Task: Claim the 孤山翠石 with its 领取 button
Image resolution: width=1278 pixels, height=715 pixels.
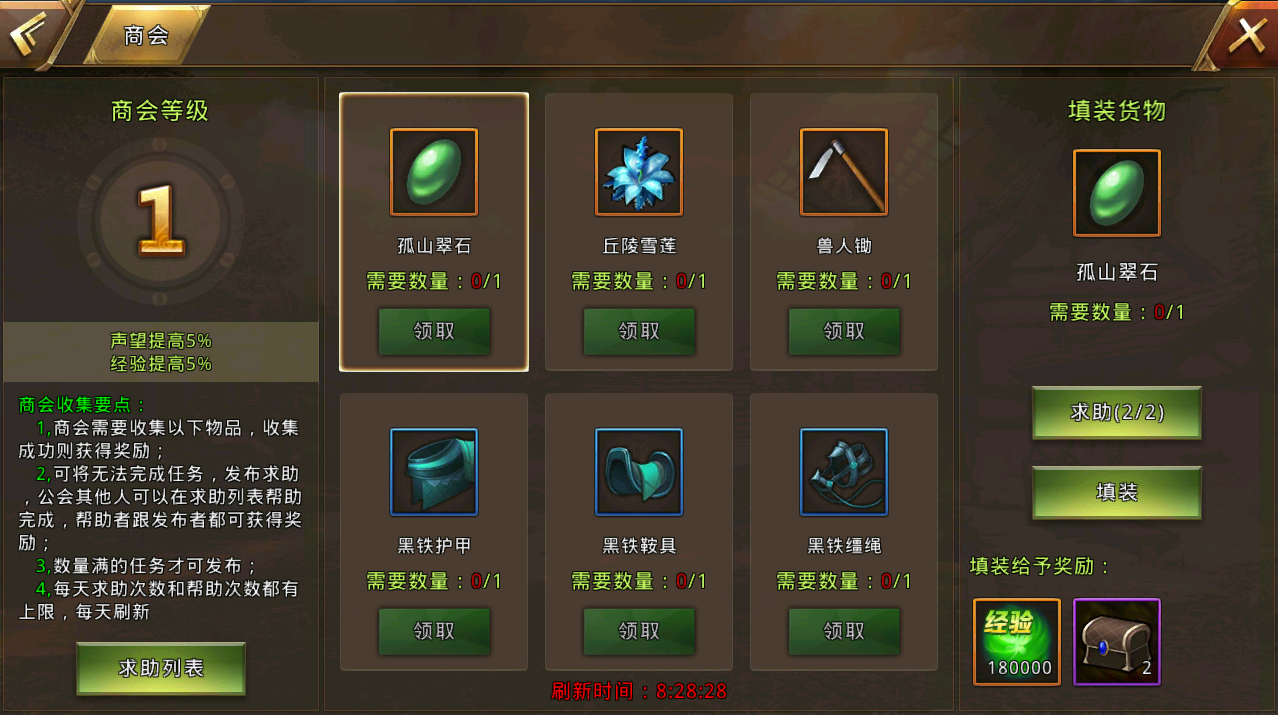Action: (x=434, y=331)
